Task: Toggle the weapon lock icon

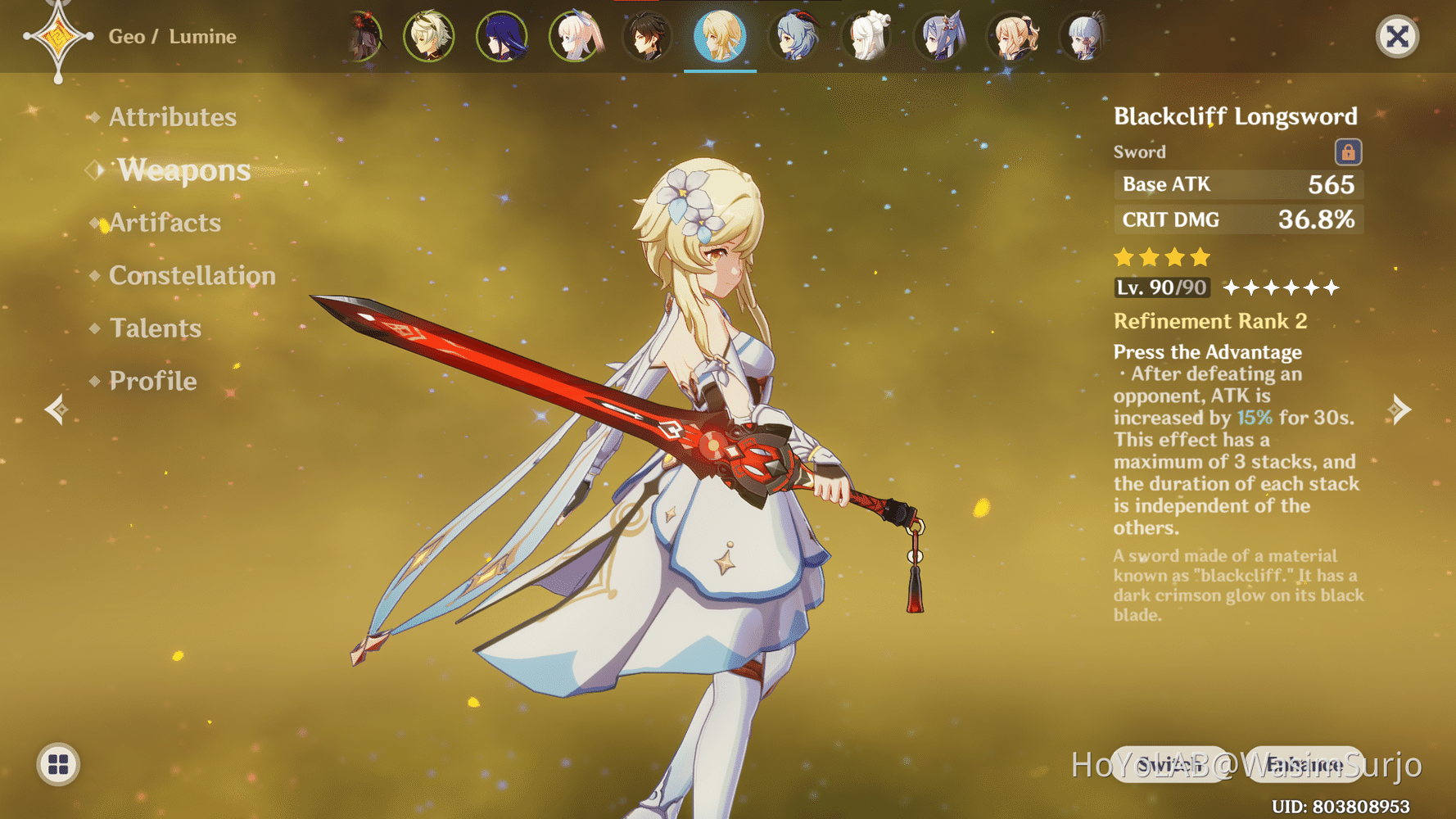Action: coord(1349,152)
